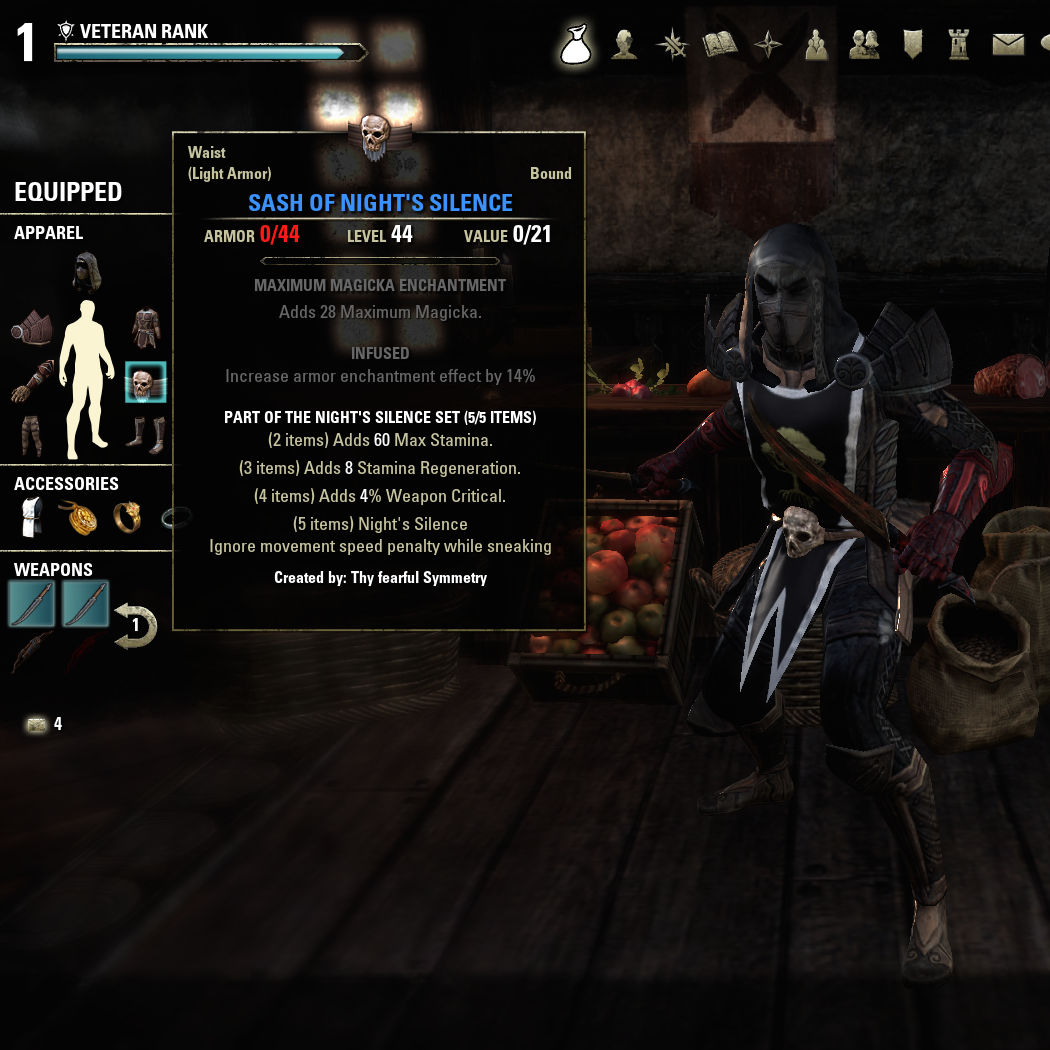Open the guild banner menu
Screen dimensions: 1050x1050
coord(912,45)
